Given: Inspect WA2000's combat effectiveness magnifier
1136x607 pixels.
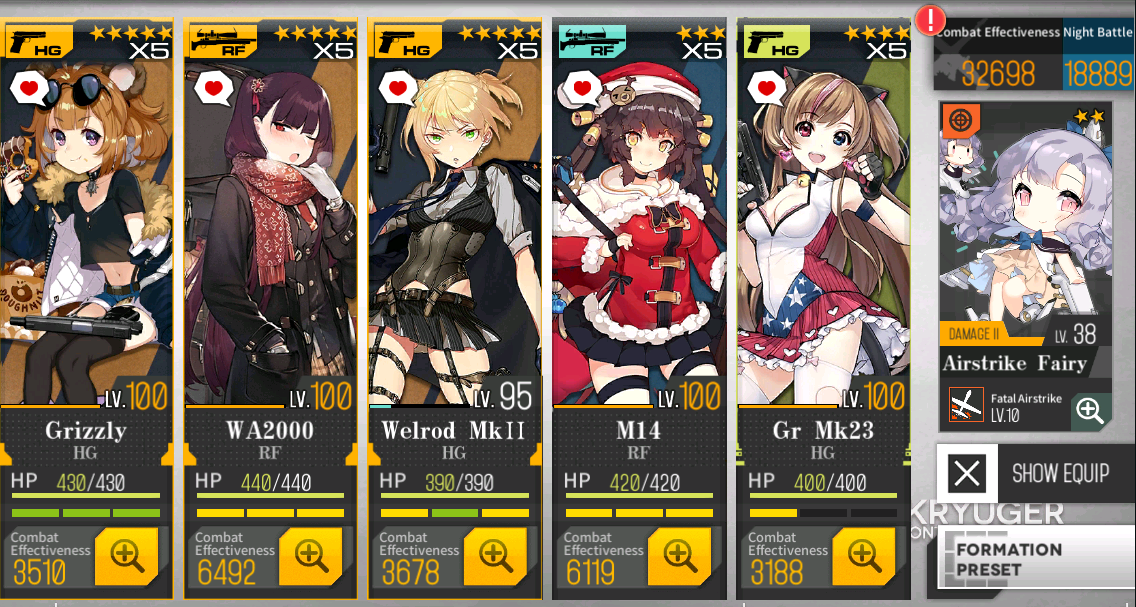Looking at the screenshot, I should [x=311, y=556].
